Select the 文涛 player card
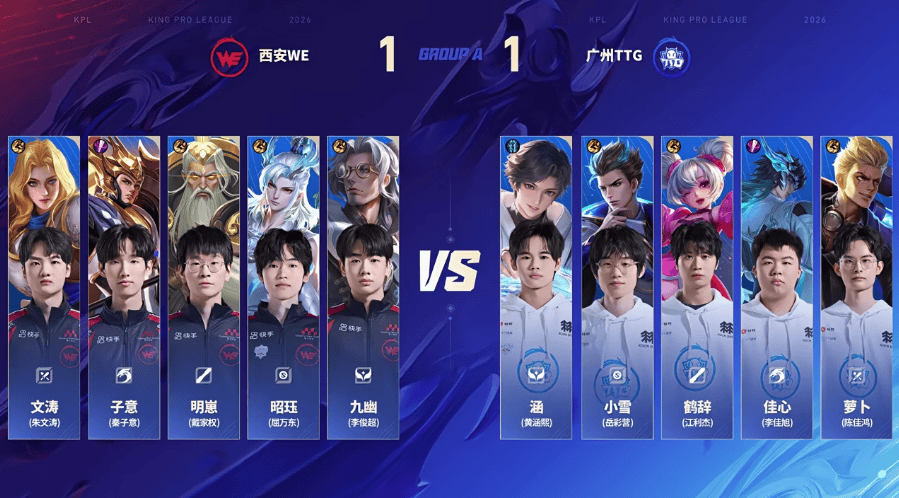 [x=44, y=288]
